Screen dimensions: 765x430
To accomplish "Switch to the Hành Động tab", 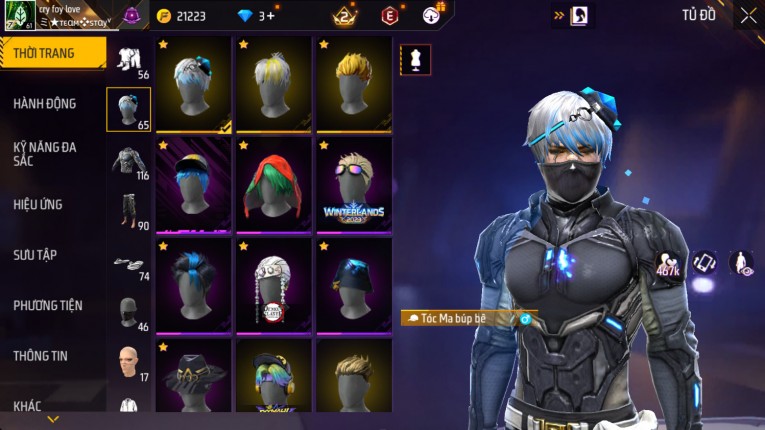I will pos(46,104).
